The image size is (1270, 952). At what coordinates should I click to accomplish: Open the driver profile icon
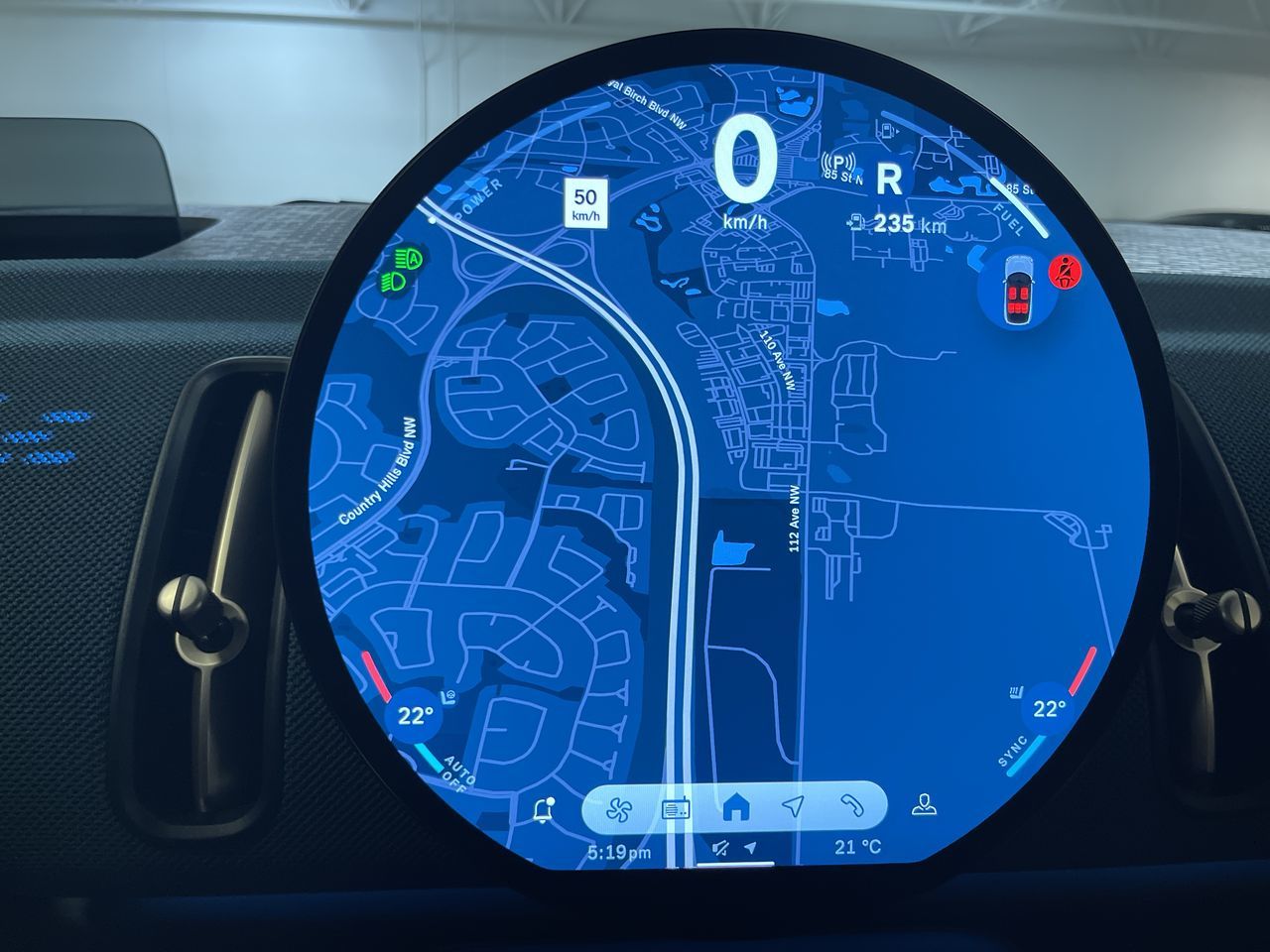click(925, 804)
